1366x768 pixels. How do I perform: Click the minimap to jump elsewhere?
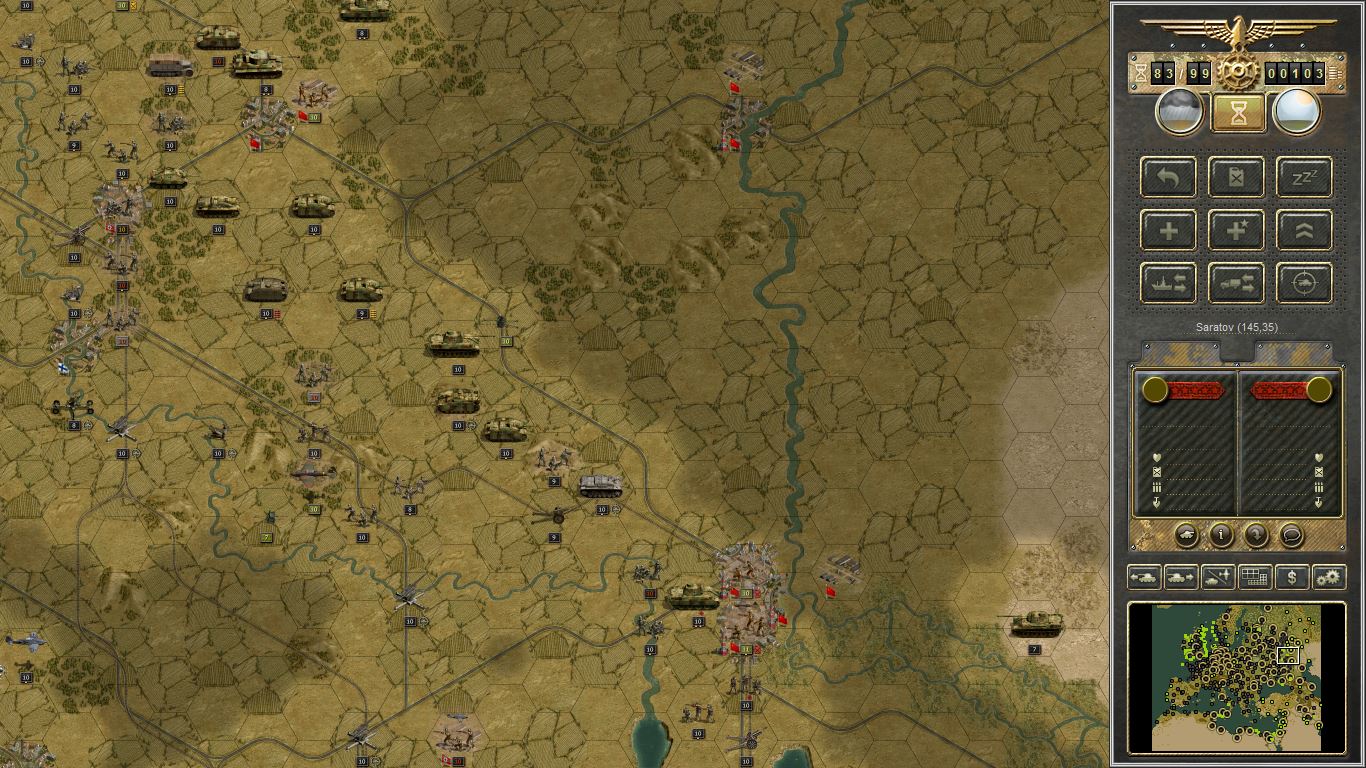[x=1240, y=675]
